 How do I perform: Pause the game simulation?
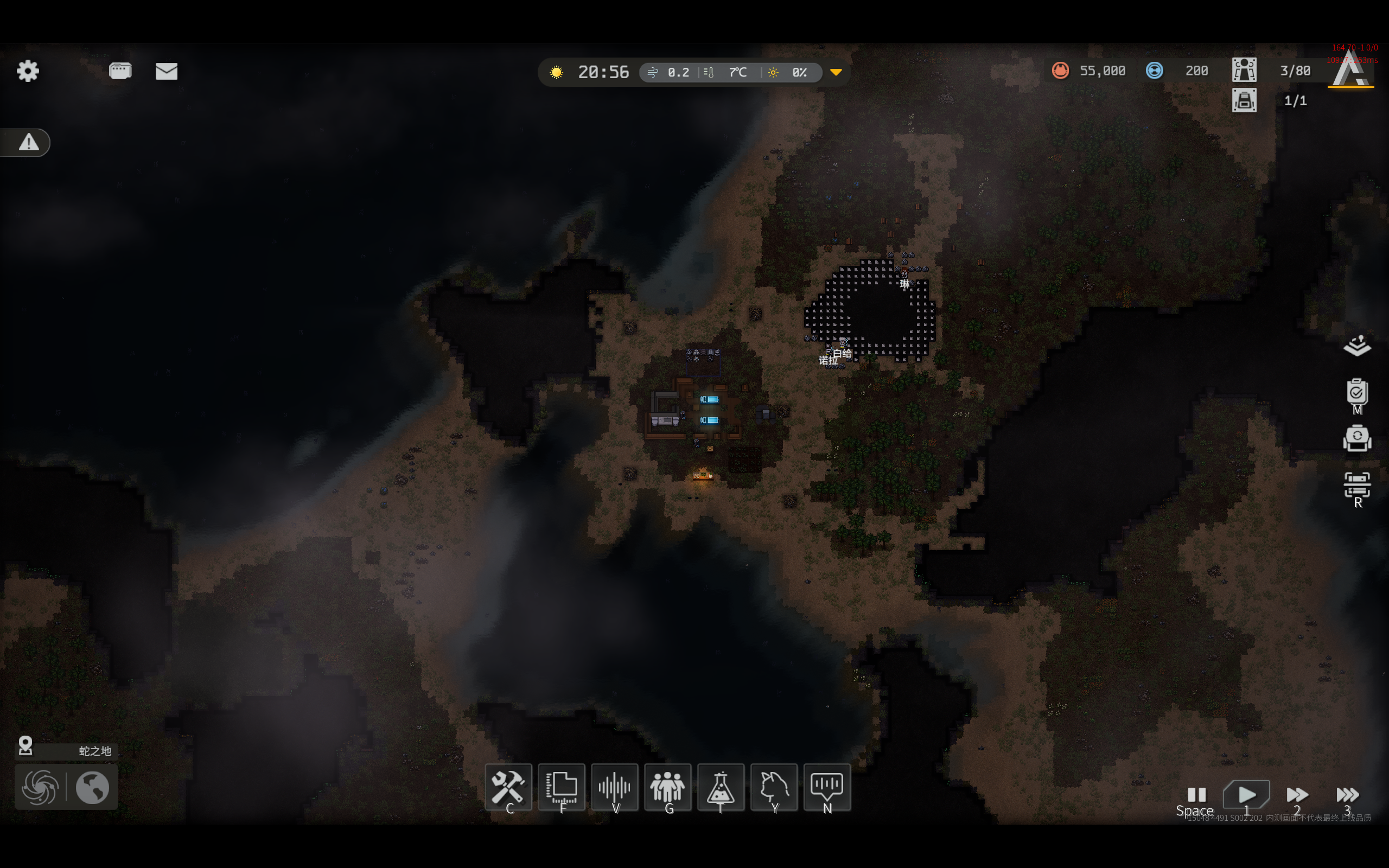click(1196, 795)
